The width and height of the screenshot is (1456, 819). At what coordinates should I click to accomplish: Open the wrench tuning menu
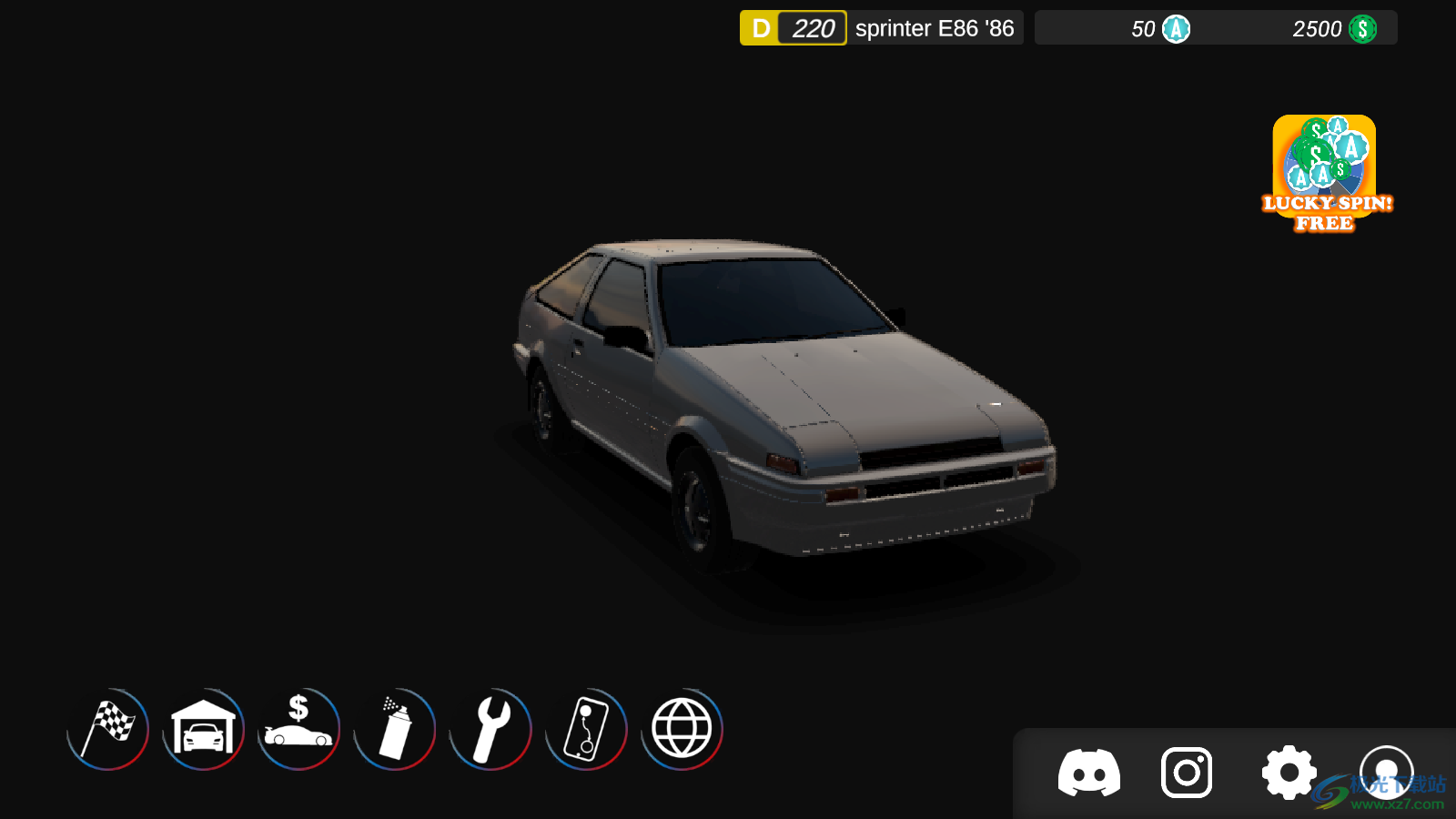point(490,729)
